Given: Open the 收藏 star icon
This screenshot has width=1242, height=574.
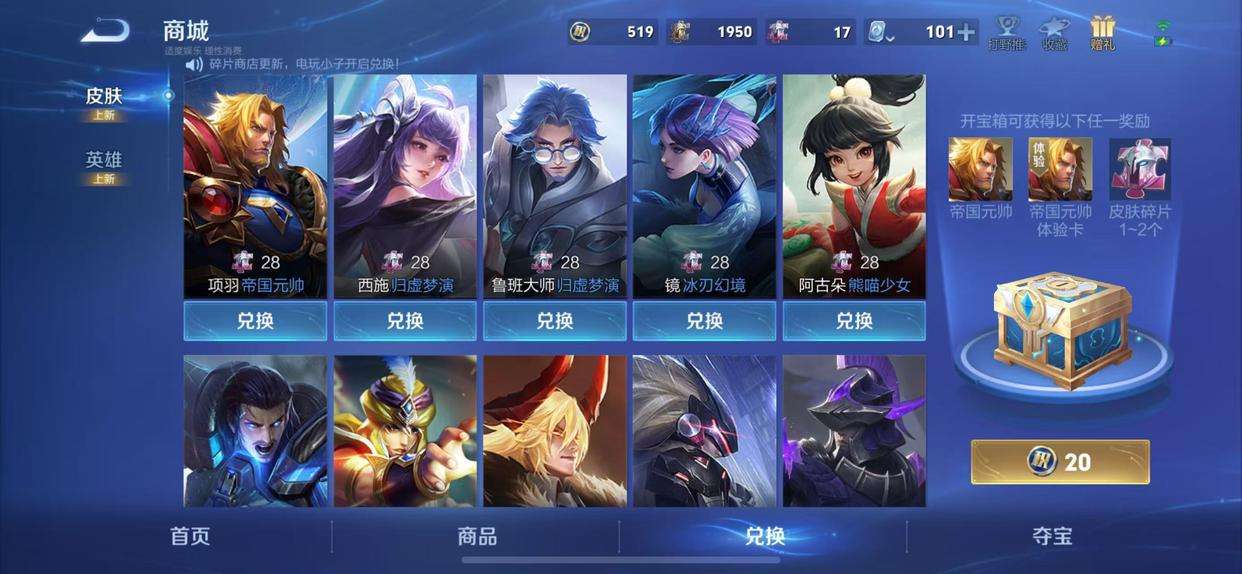Looking at the screenshot, I should [1054, 32].
